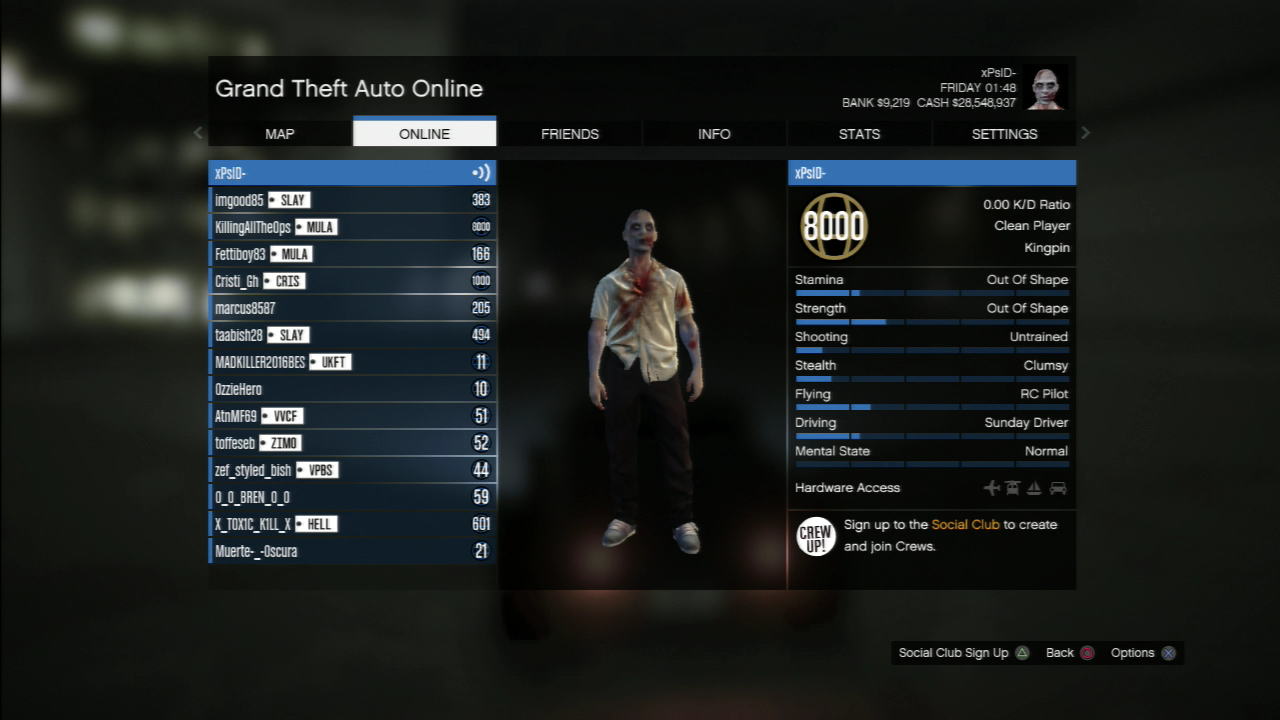The width and height of the screenshot is (1280, 720).
Task: Select the xPsID- header row
Action: [352, 173]
